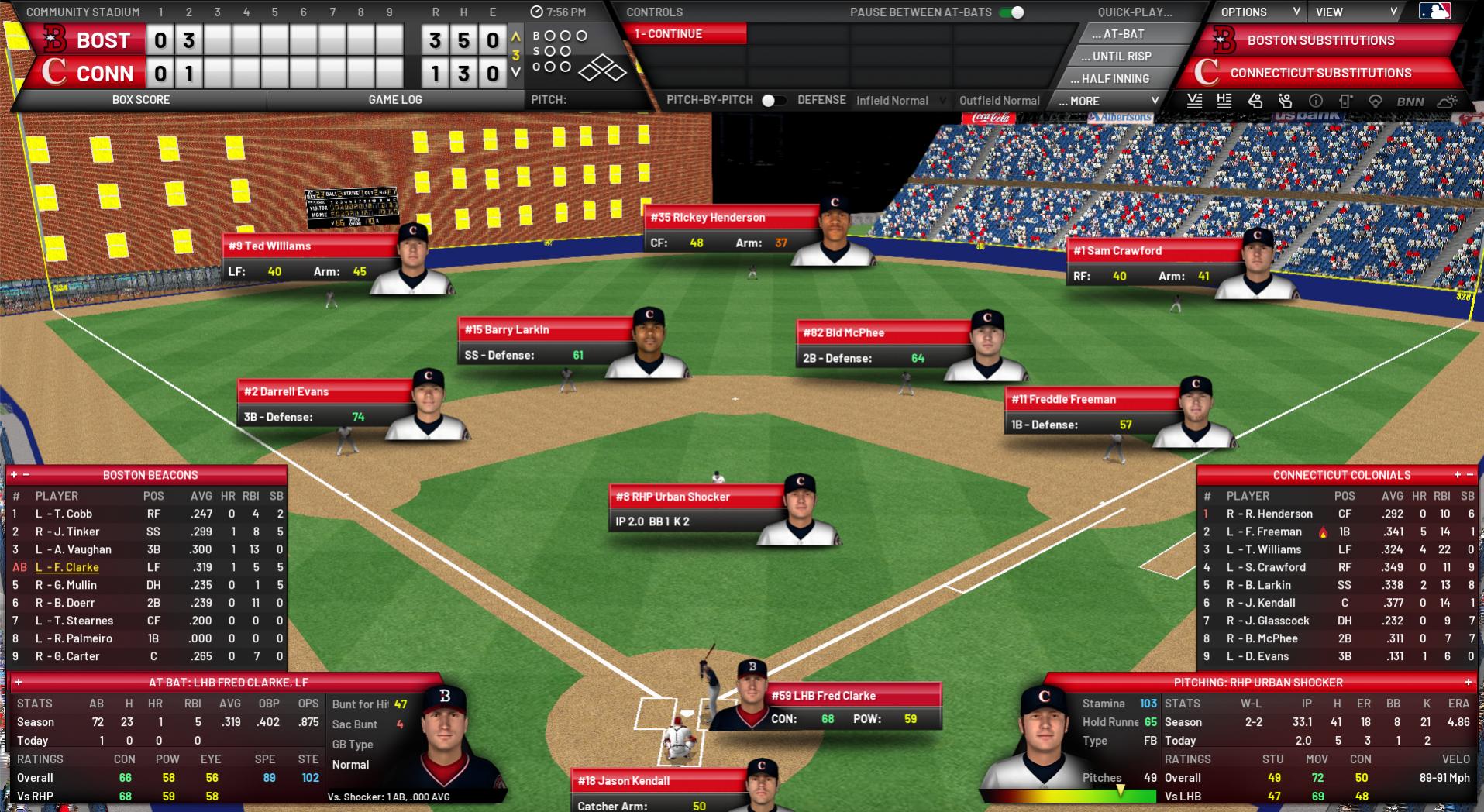This screenshot has width=1484, height=812.
Task: Toggle Pause Between At-Bats switch
Action: [1012, 12]
